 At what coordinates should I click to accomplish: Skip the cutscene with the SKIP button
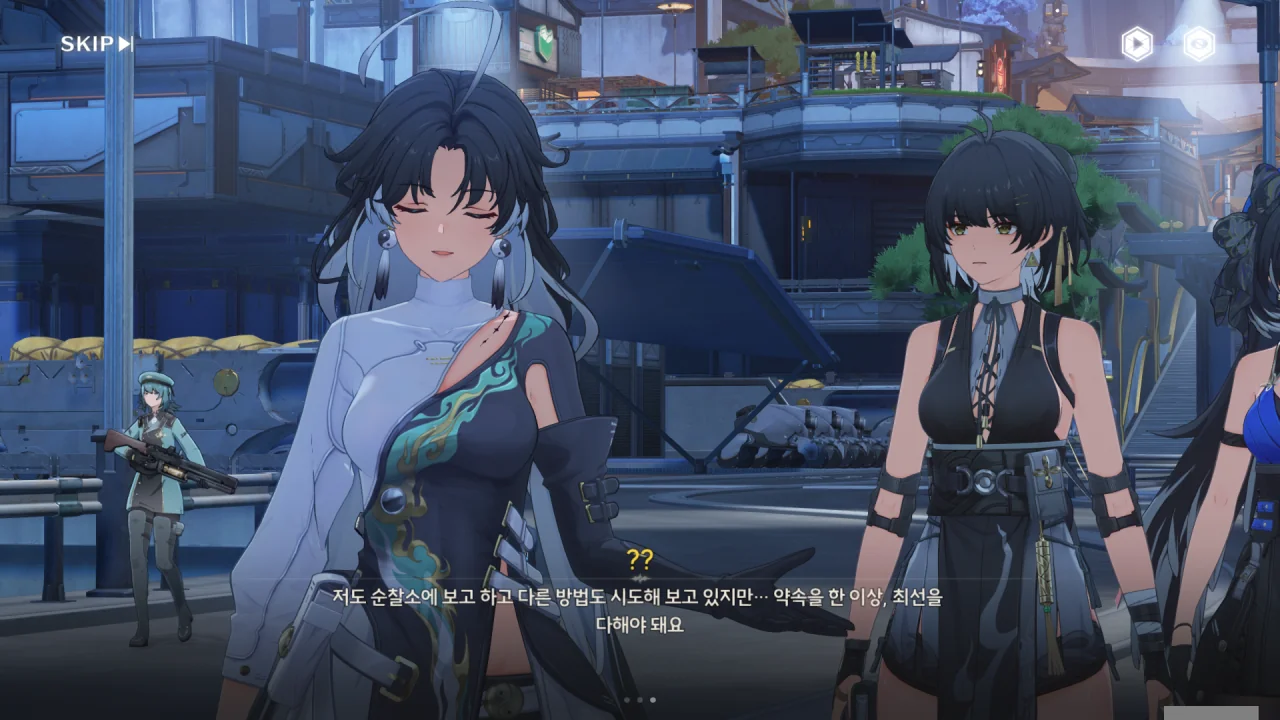tap(96, 44)
